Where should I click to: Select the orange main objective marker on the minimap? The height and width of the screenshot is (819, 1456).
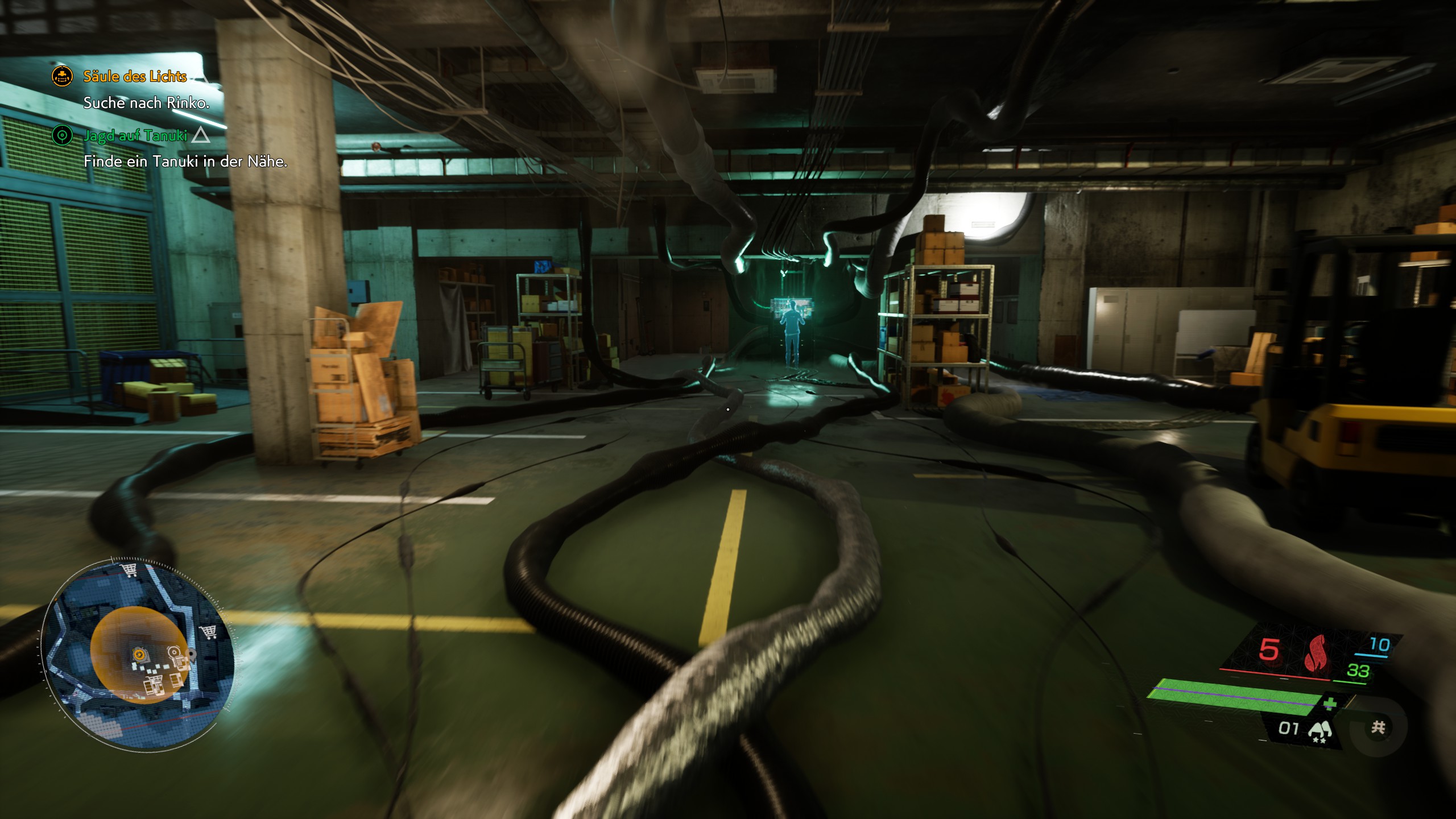click(138, 655)
